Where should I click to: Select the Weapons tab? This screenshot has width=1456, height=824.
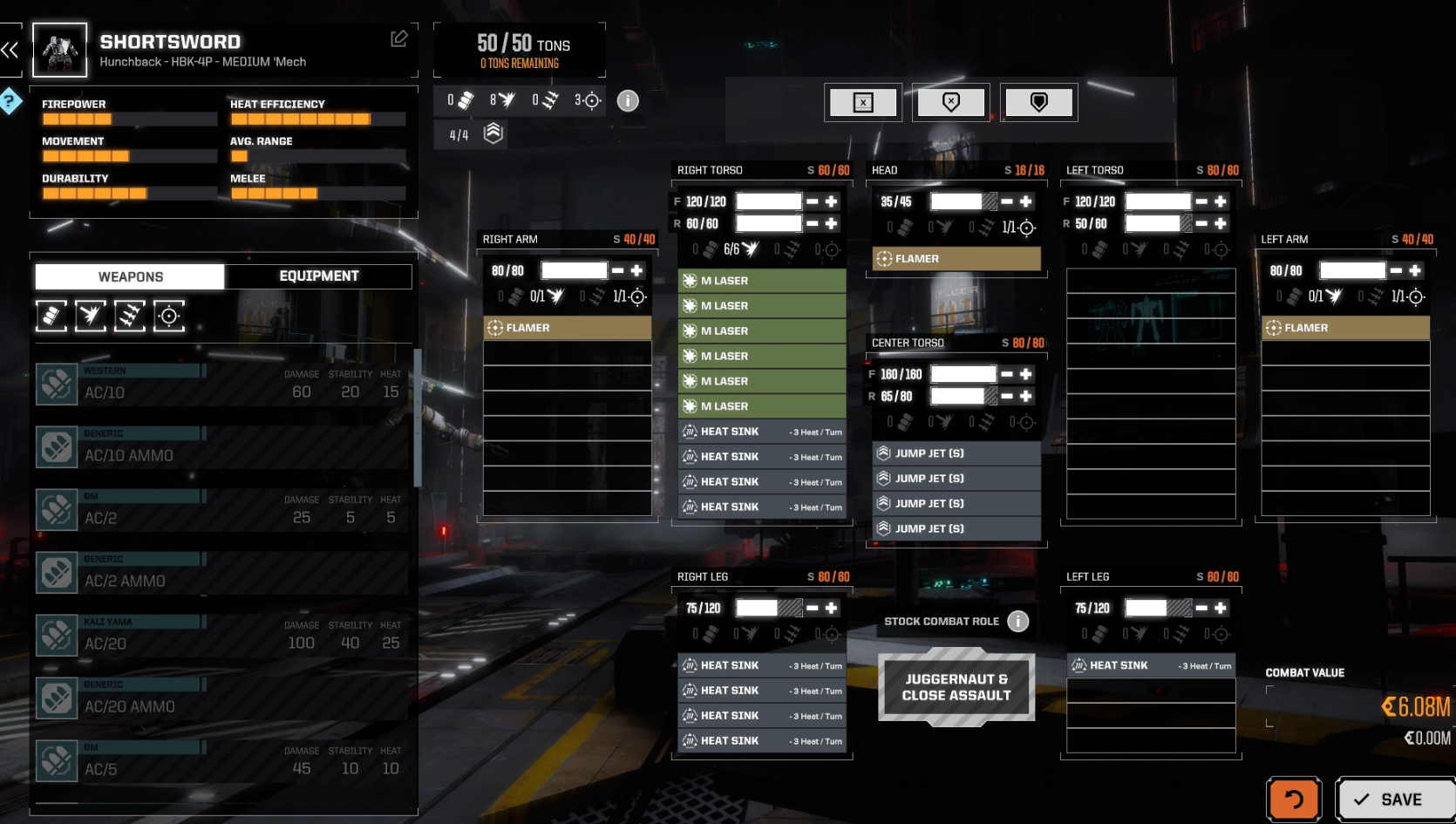130,276
